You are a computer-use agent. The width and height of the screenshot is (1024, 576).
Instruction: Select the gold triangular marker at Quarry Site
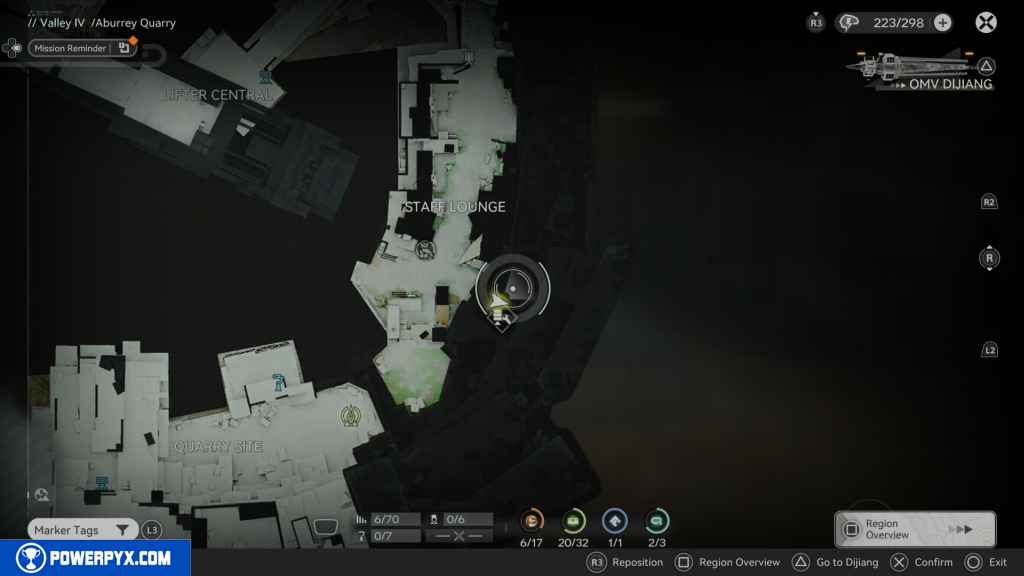350,414
